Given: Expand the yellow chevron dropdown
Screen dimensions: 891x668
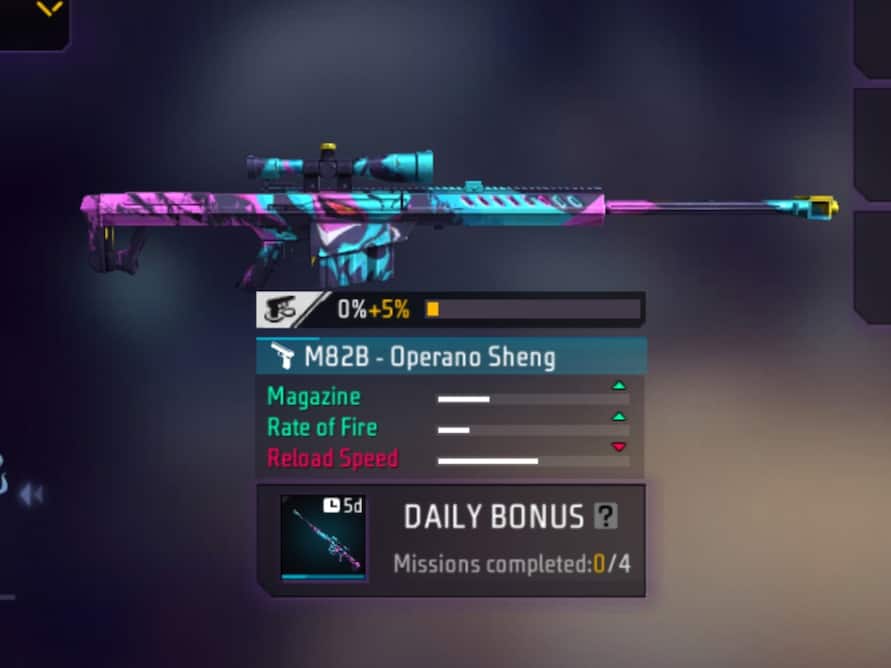Looking at the screenshot, I should [49, 9].
